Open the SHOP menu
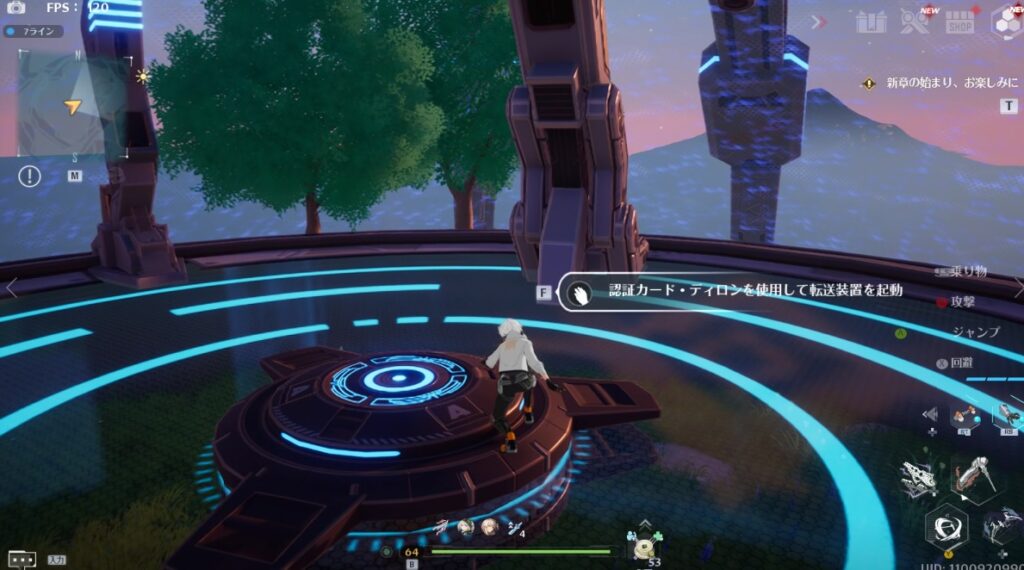The height and width of the screenshot is (570, 1024). pyautogui.click(x=960, y=22)
